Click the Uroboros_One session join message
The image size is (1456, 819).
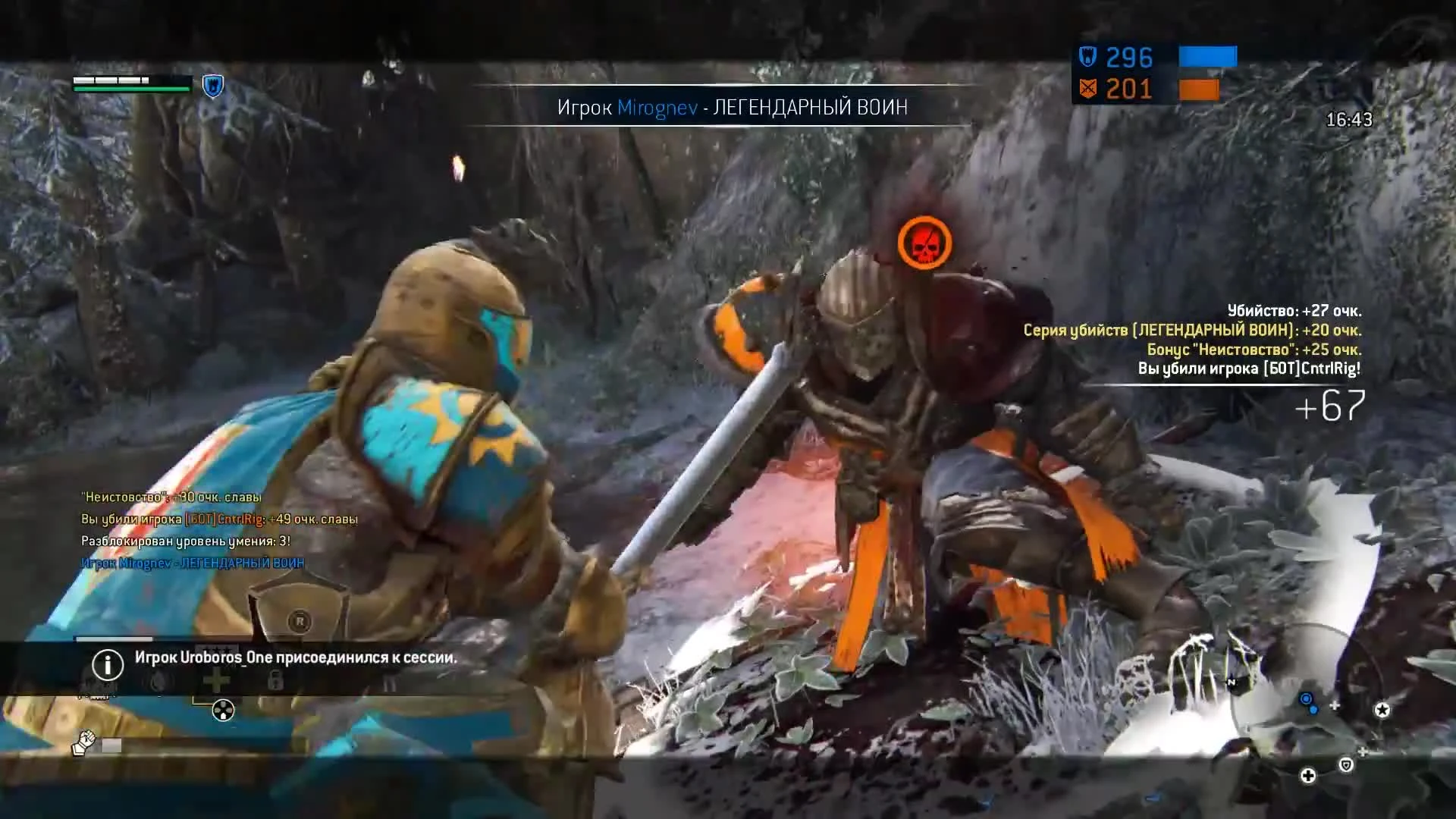(296, 660)
